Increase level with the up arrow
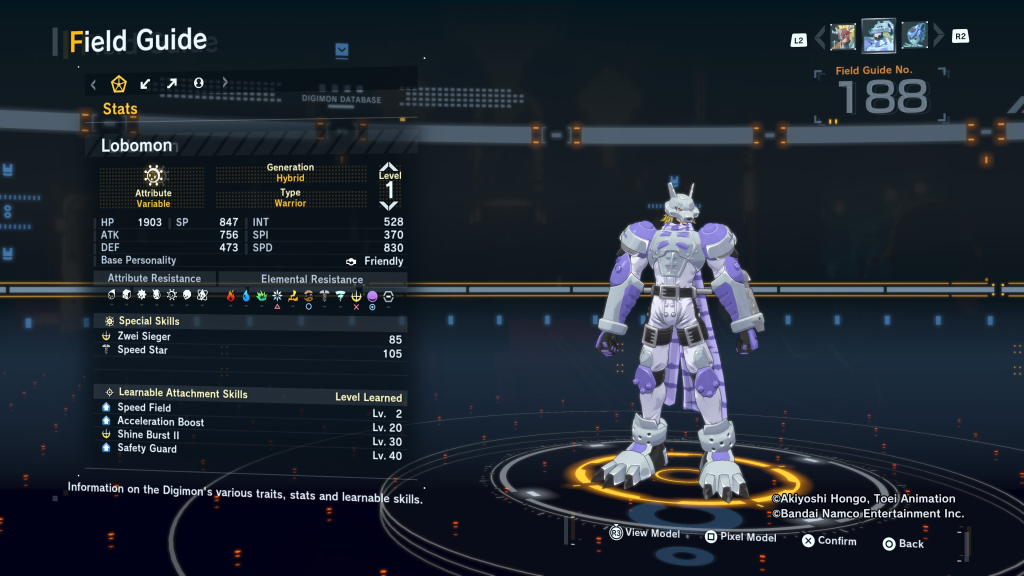 coord(389,167)
